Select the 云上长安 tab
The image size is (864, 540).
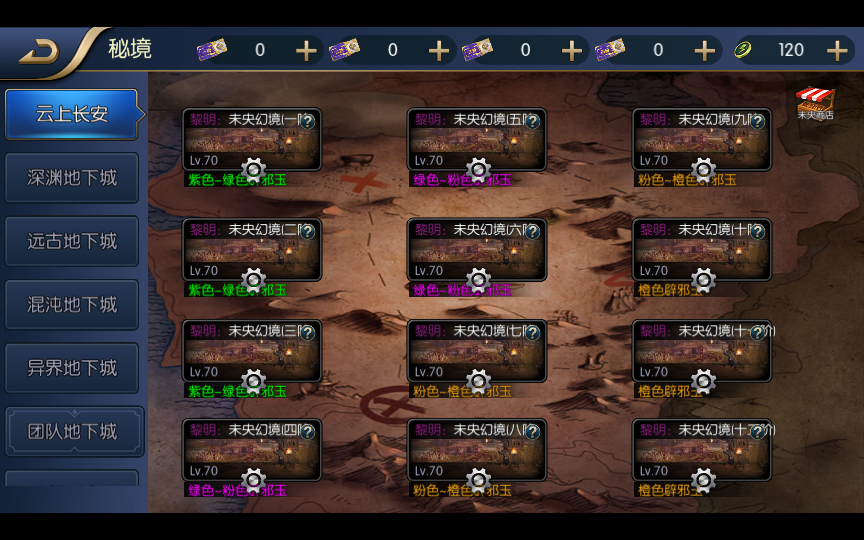pyautogui.click(x=72, y=114)
